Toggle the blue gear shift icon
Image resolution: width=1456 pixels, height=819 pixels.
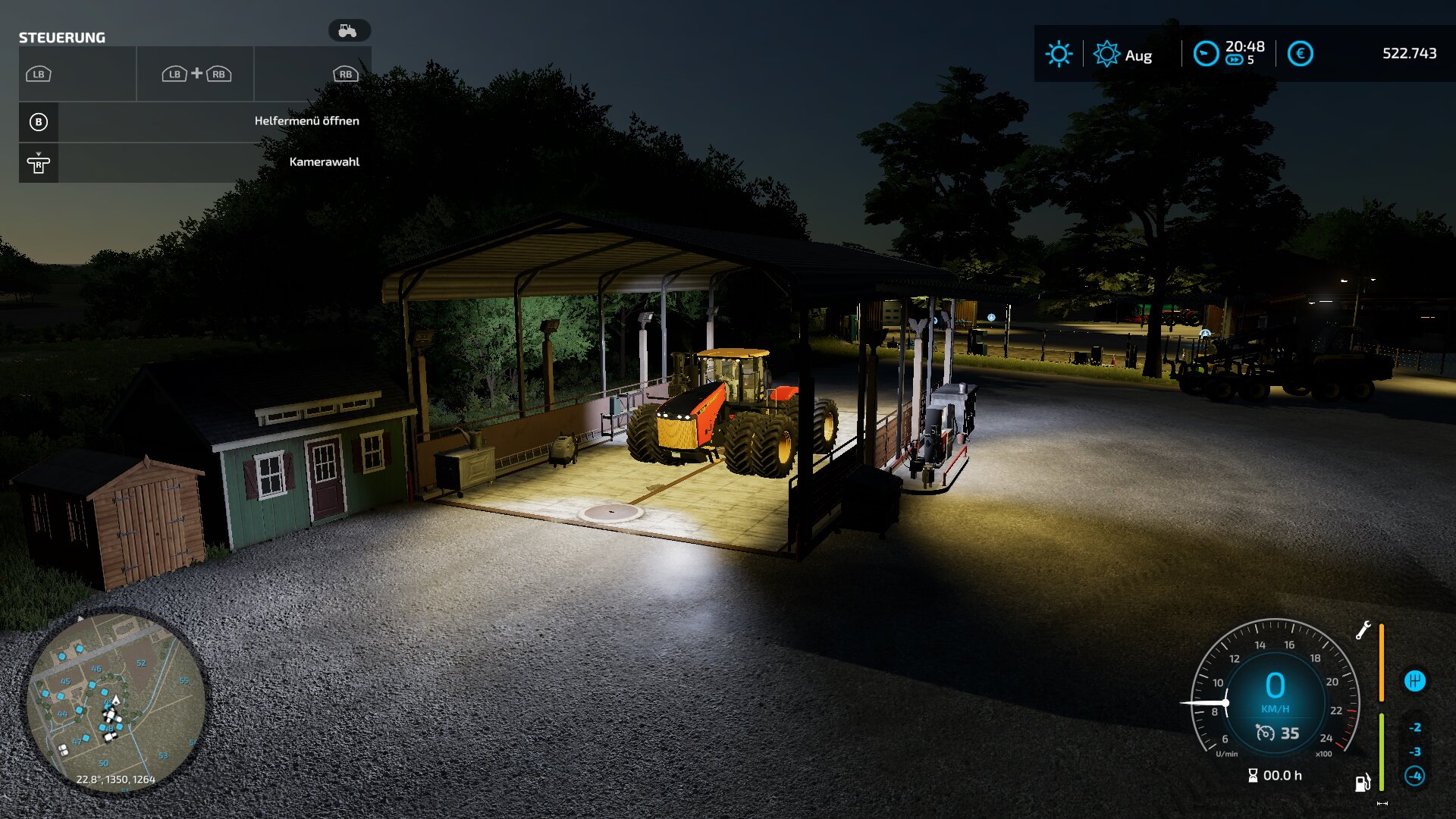(1414, 681)
